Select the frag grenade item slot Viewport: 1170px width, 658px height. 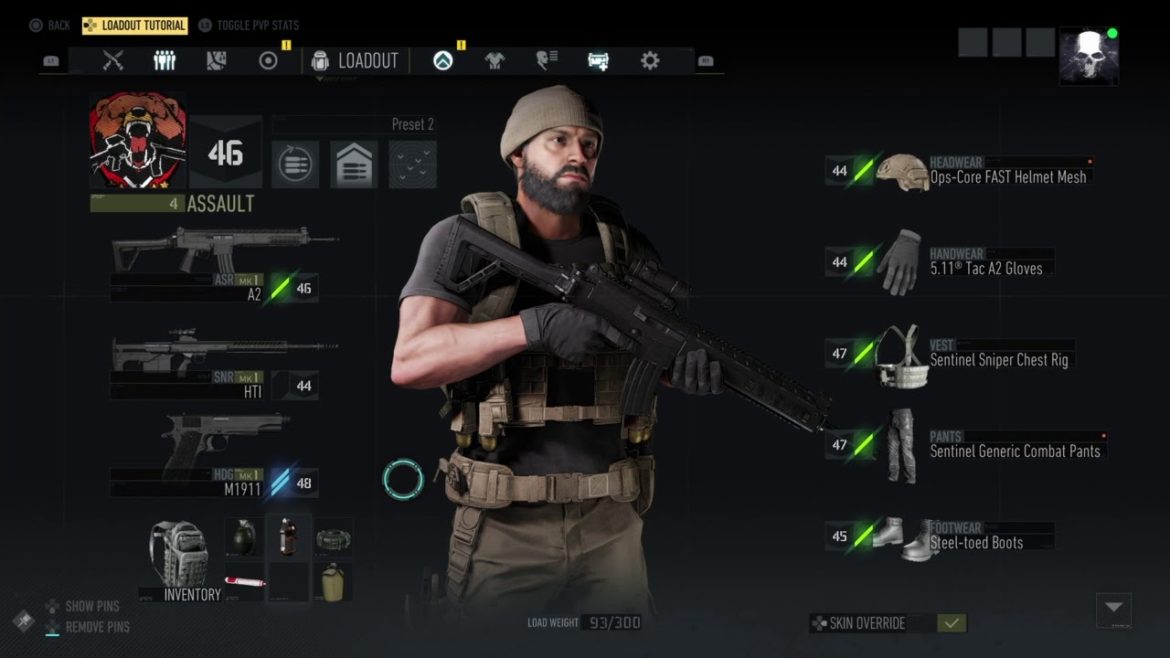pyautogui.click(x=245, y=537)
